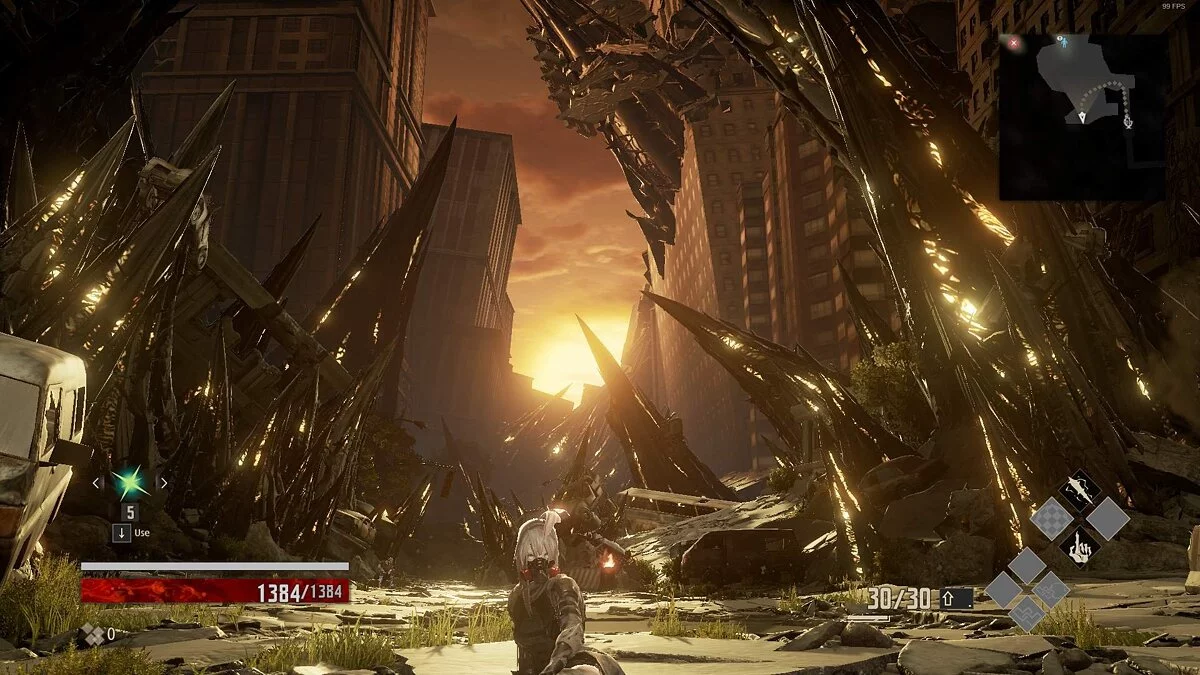Viewport: 1200px width, 675px height.
Task: Activate the hand gift in the bottom diamond
Action: coord(1079,546)
